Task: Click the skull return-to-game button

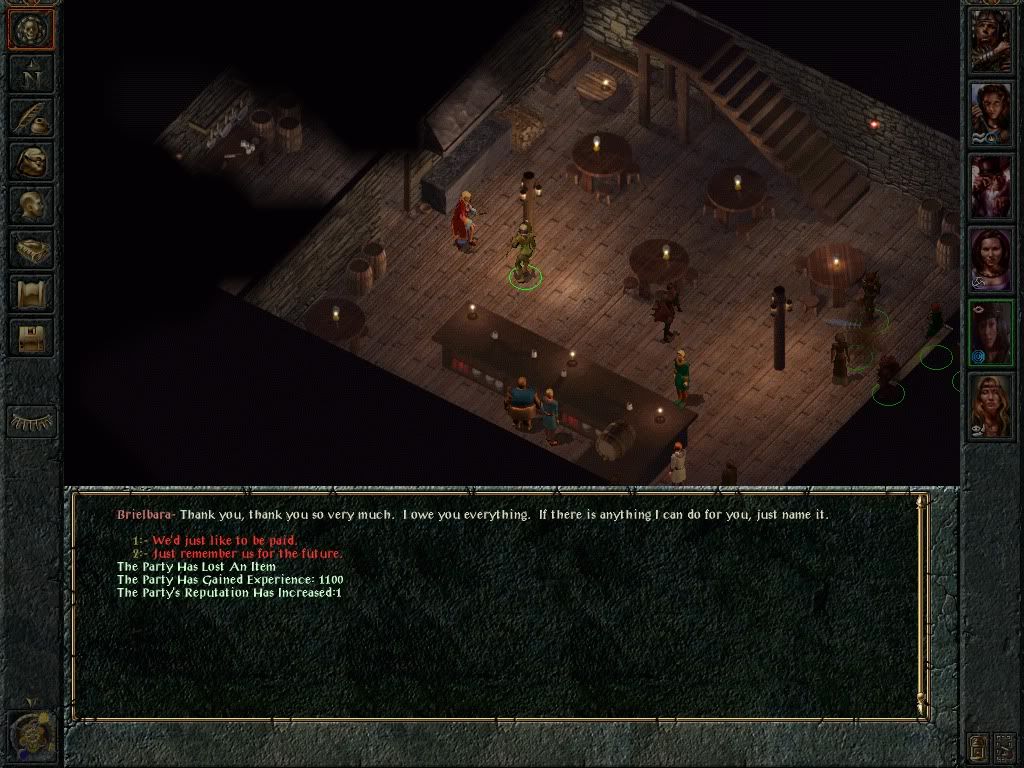Action: point(31,30)
